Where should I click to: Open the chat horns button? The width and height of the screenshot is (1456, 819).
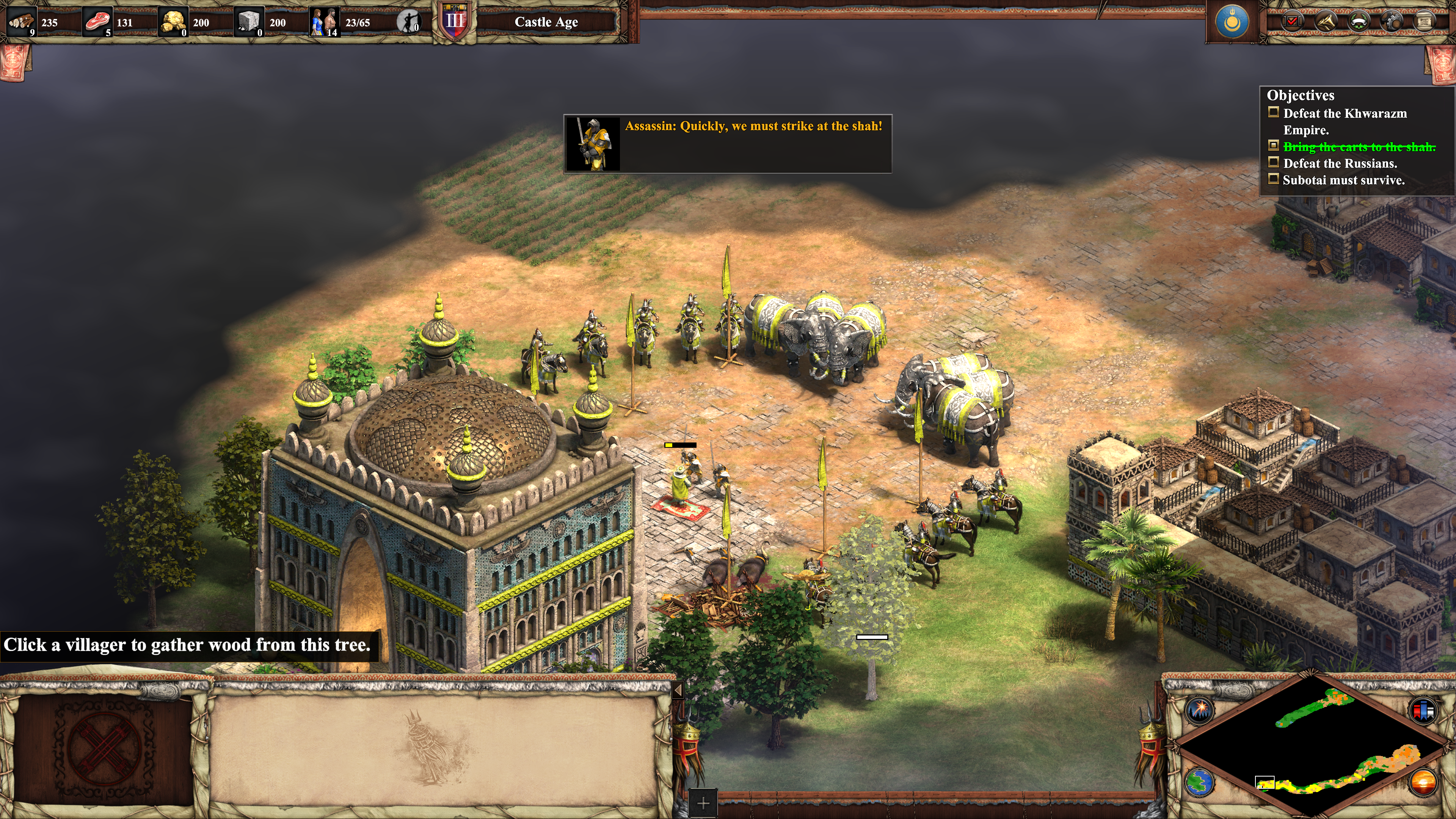1326,22
